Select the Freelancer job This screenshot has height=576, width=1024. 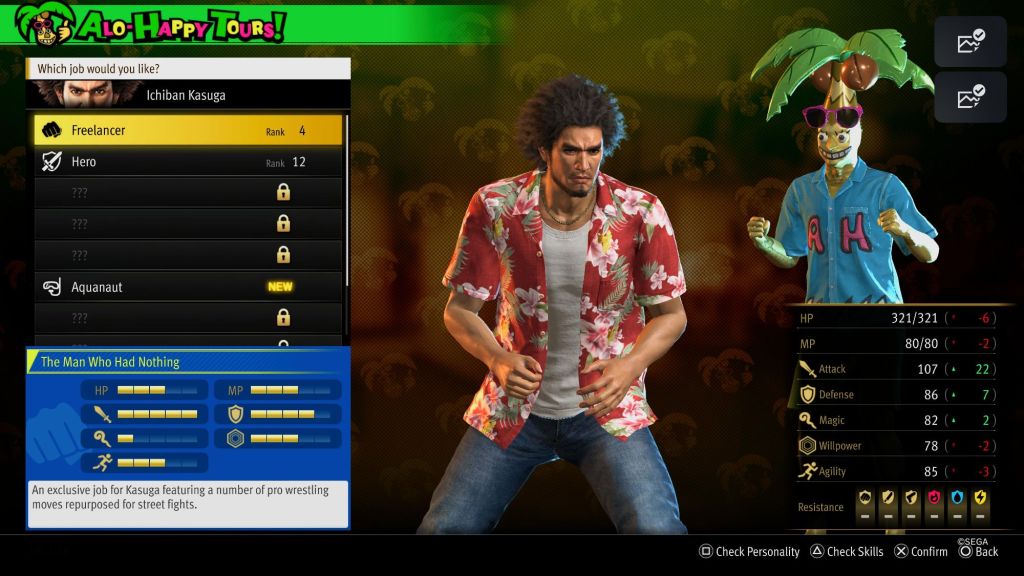tap(188, 130)
